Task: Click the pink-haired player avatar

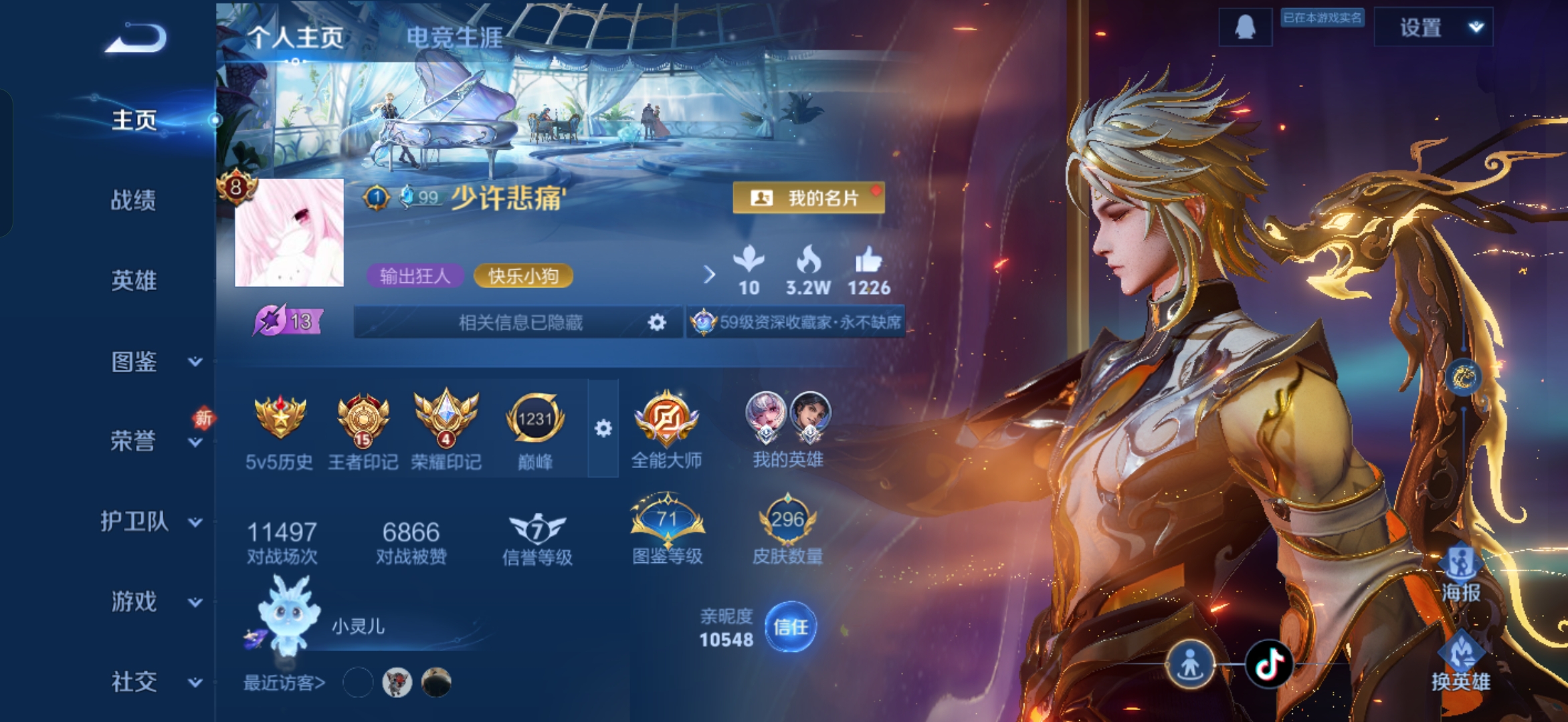Action: (289, 233)
